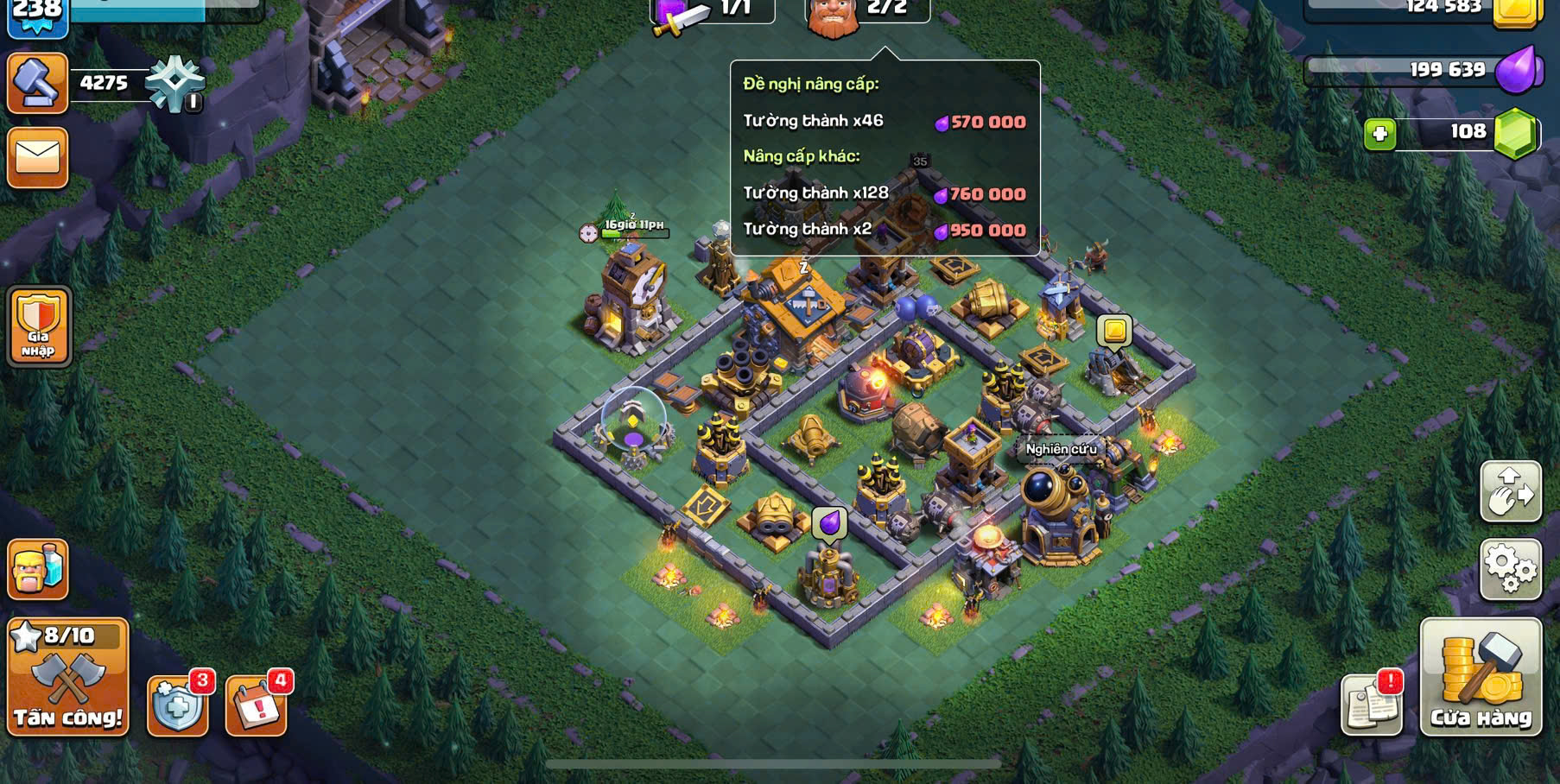Open the barbarian and potion icon
The height and width of the screenshot is (784, 1560).
(37, 569)
